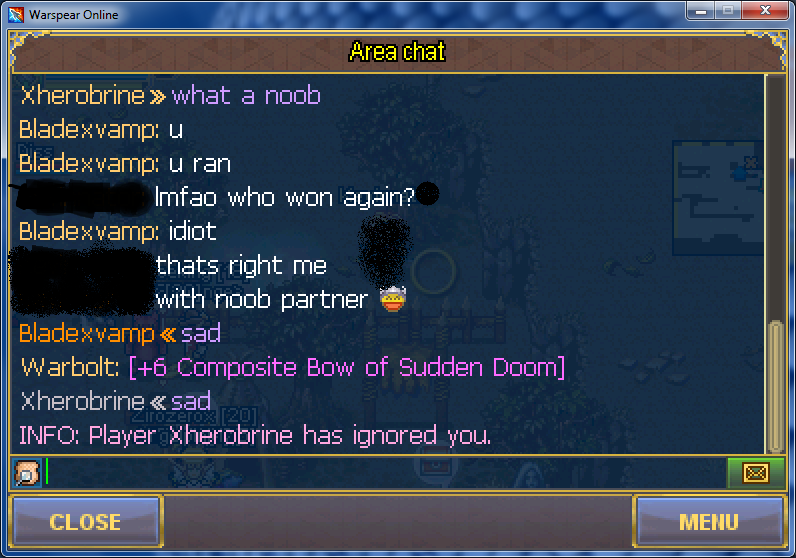Viewport: 796px width, 558px height.
Task: Select the +6 Composite Bow of Sudden Doom link
Action: point(347,367)
